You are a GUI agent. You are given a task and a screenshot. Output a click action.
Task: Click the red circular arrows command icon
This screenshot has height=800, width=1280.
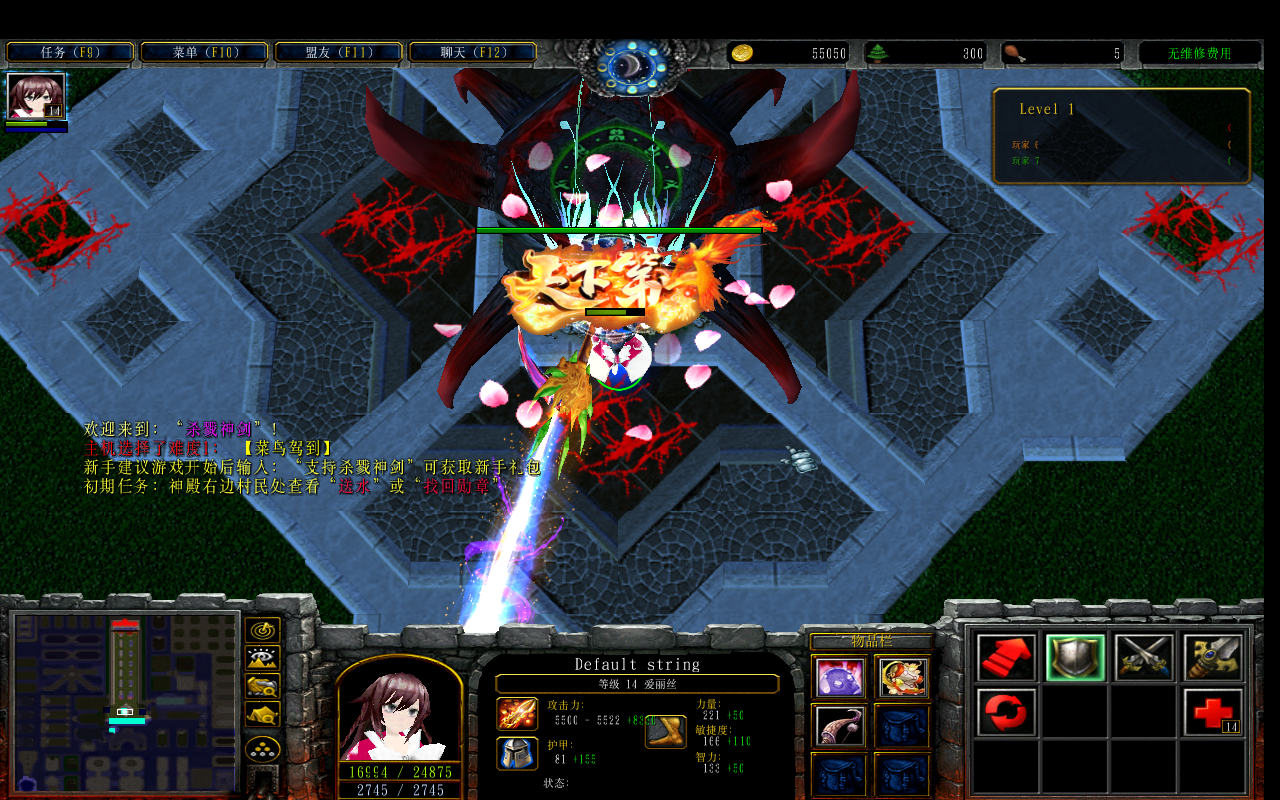tap(1004, 713)
